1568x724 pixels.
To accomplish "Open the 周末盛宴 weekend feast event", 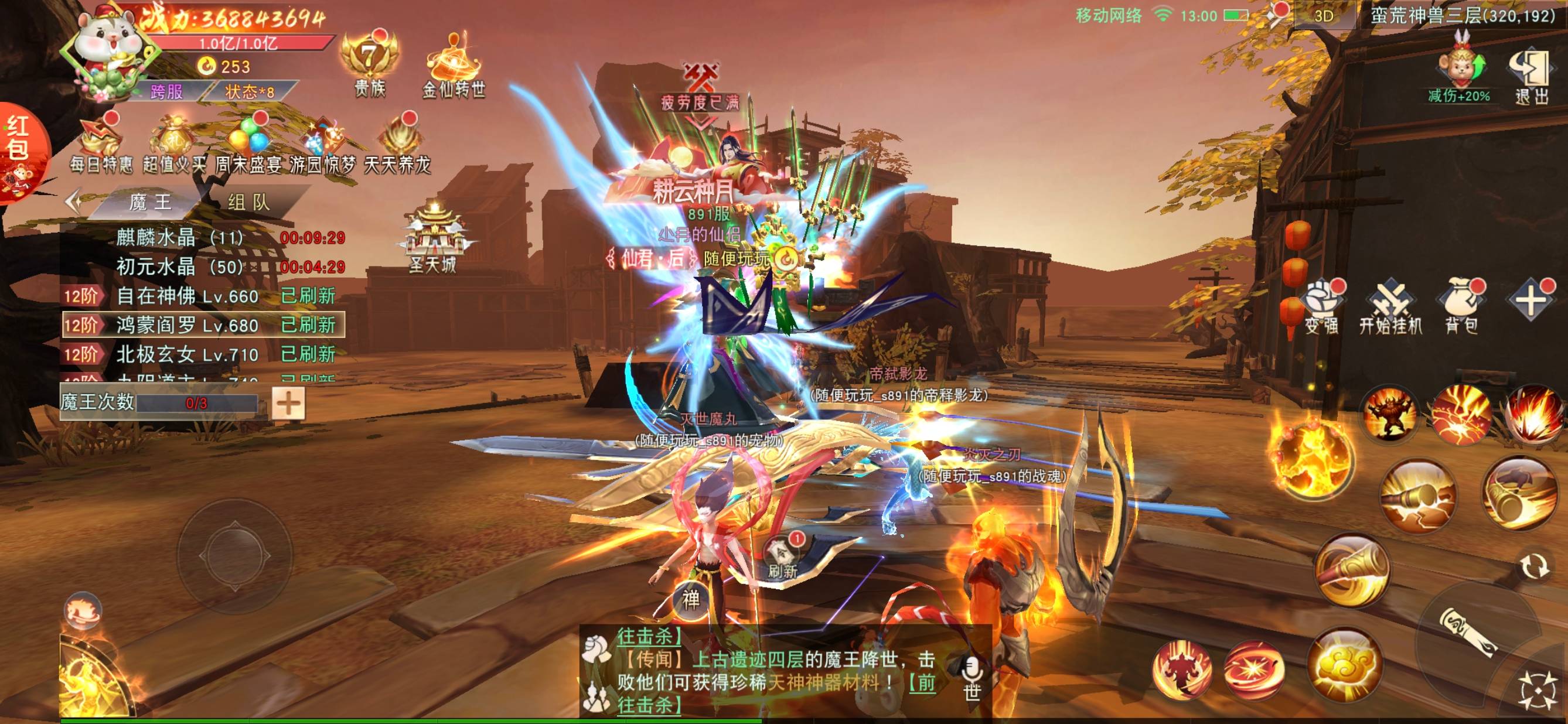I will [248, 145].
